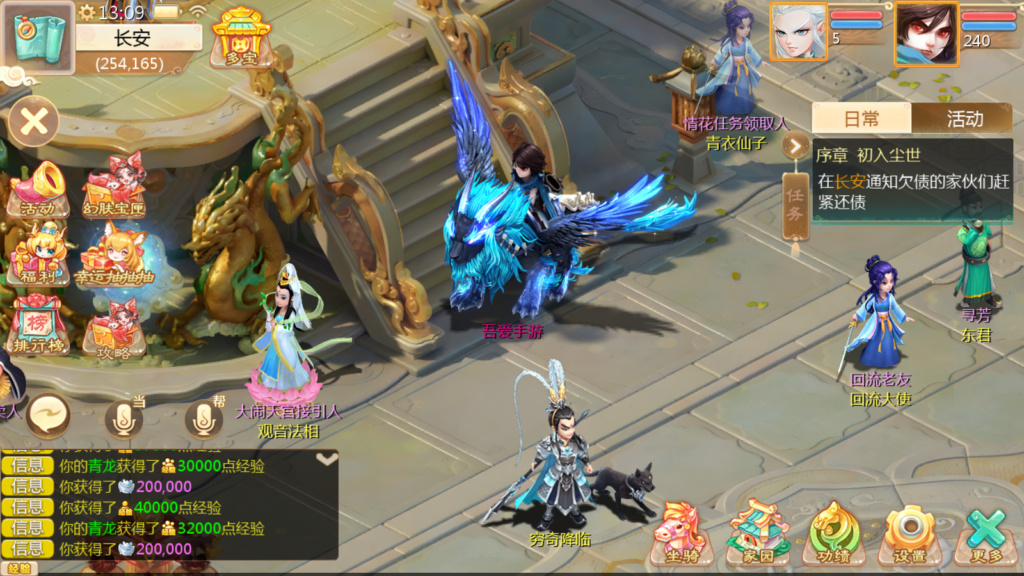Expand the chat log arrow

pyautogui.click(x=327, y=459)
